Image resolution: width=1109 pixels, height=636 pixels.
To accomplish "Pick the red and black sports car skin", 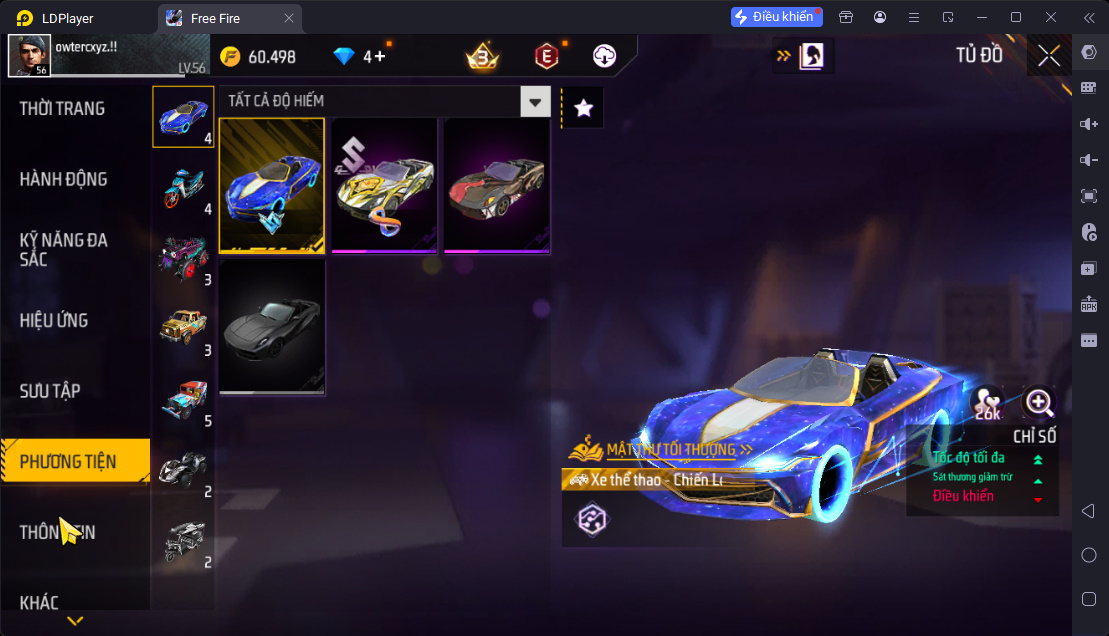I will click(496, 186).
